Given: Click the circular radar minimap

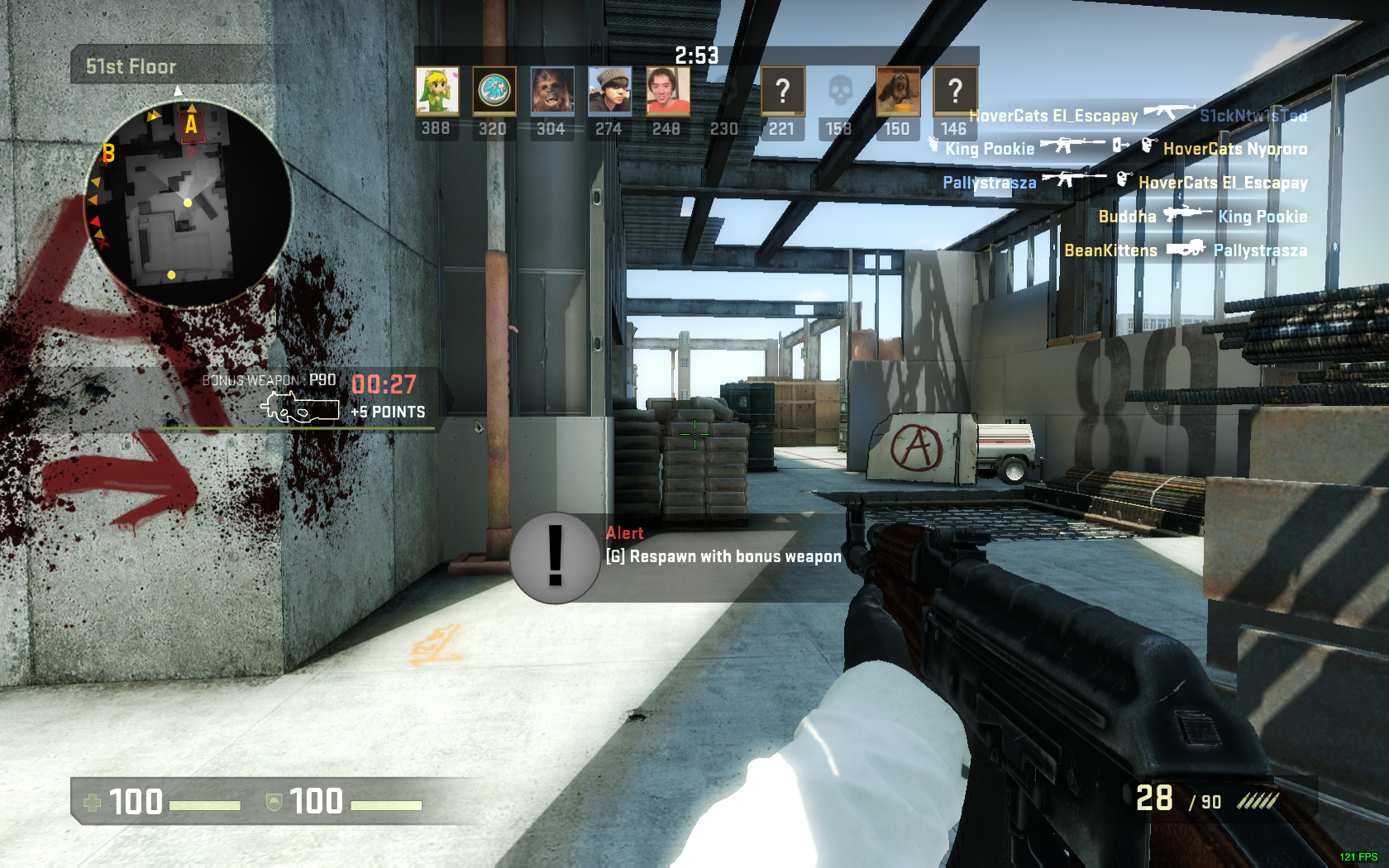Looking at the screenshot, I should point(188,203).
